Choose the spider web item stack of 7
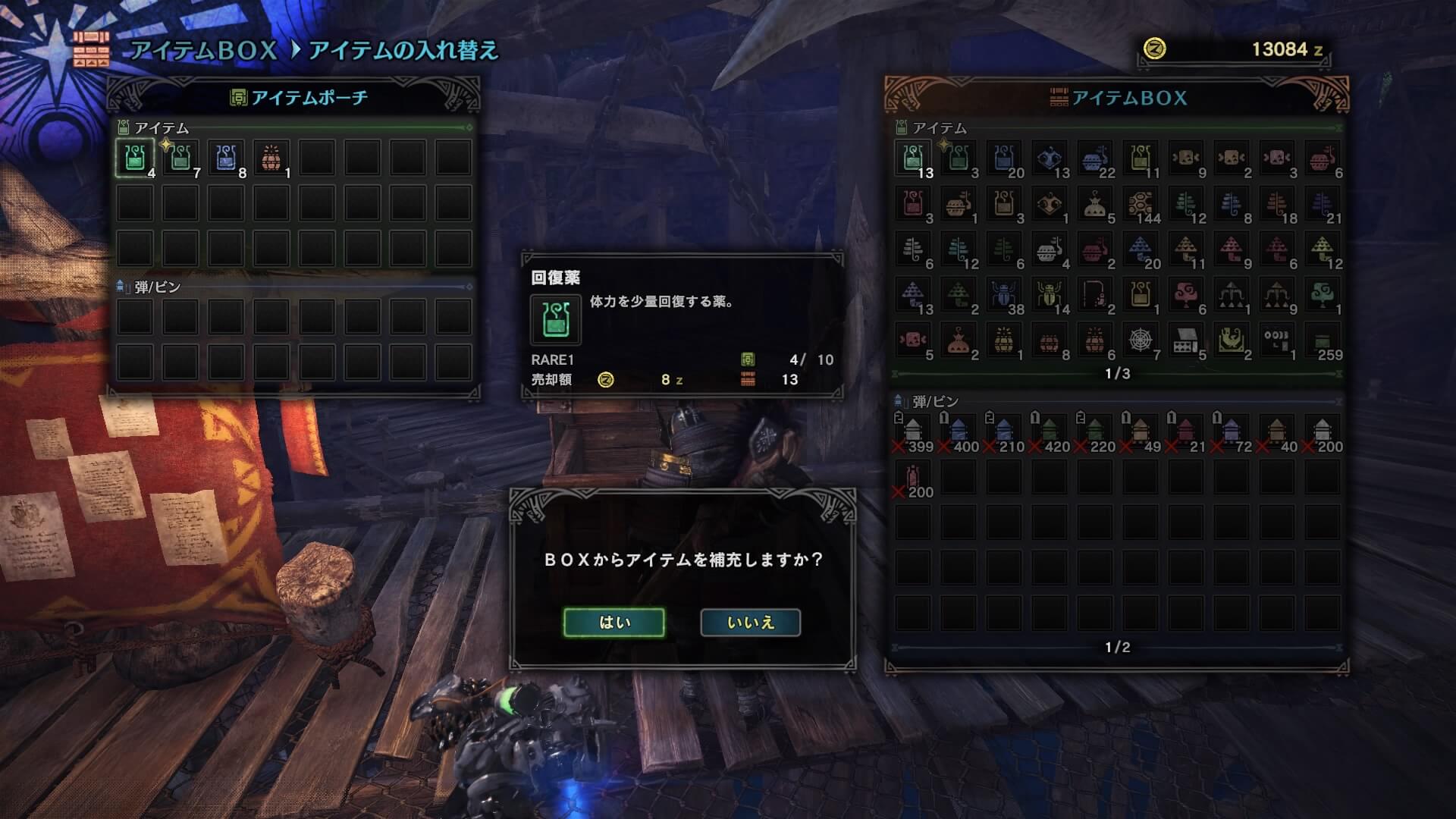This screenshot has height=819, width=1456. pyautogui.click(x=1141, y=340)
